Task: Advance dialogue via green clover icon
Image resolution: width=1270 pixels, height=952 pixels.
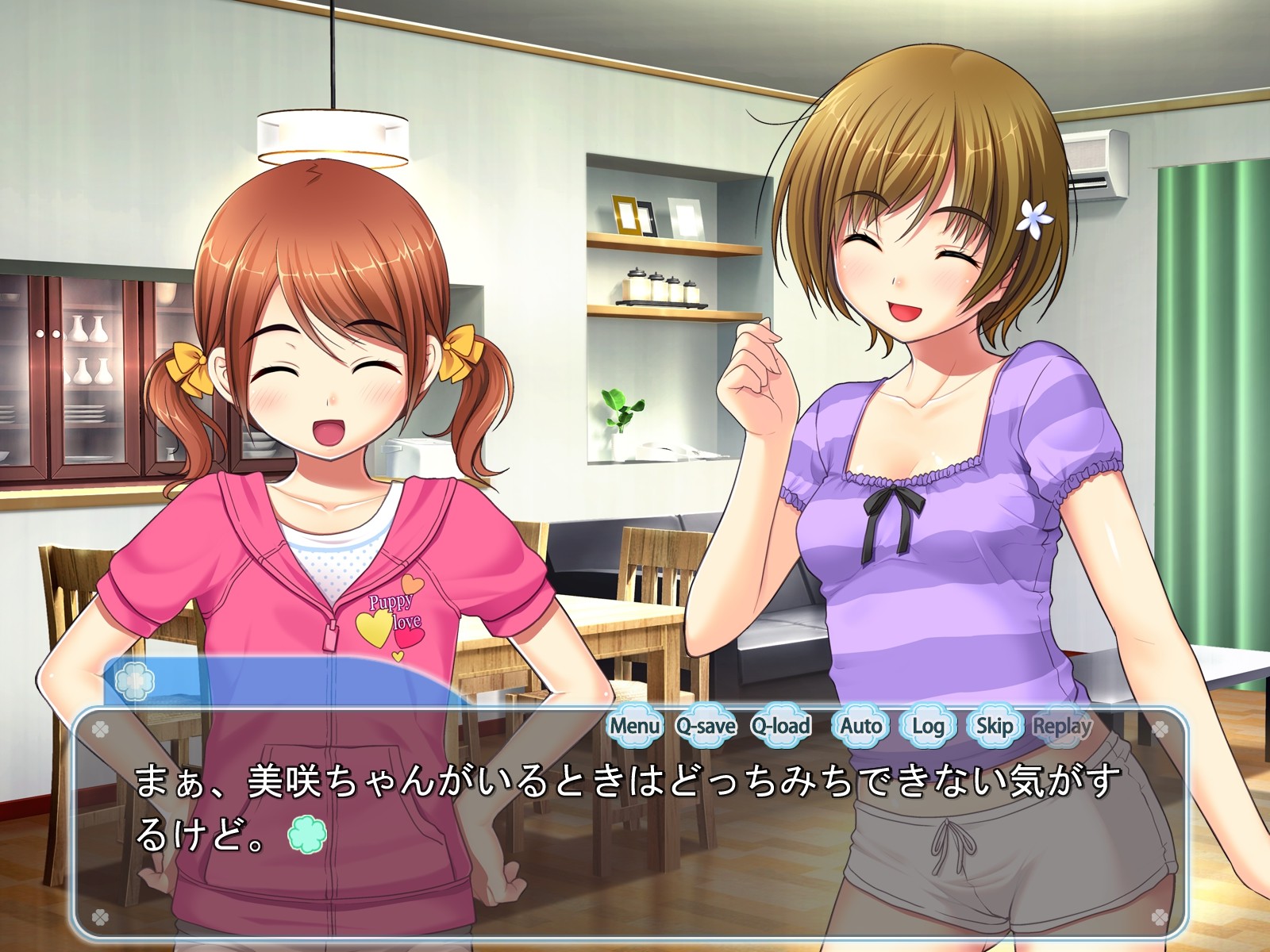Action: click(307, 835)
